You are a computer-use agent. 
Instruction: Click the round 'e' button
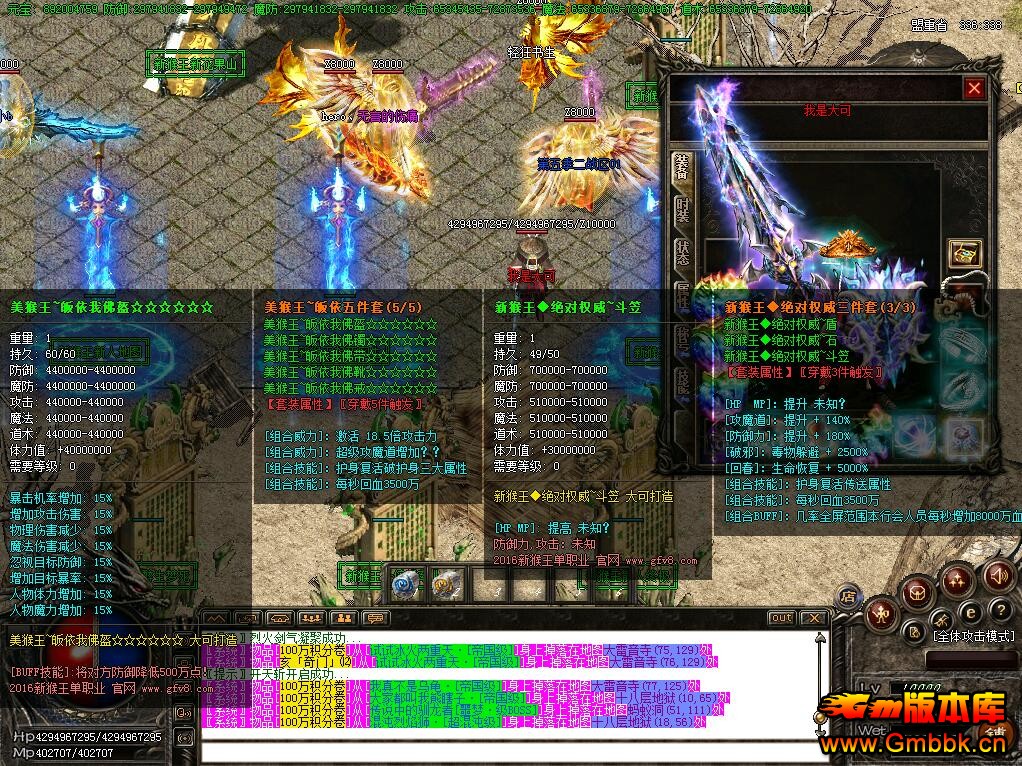pyautogui.click(x=970, y=611)
